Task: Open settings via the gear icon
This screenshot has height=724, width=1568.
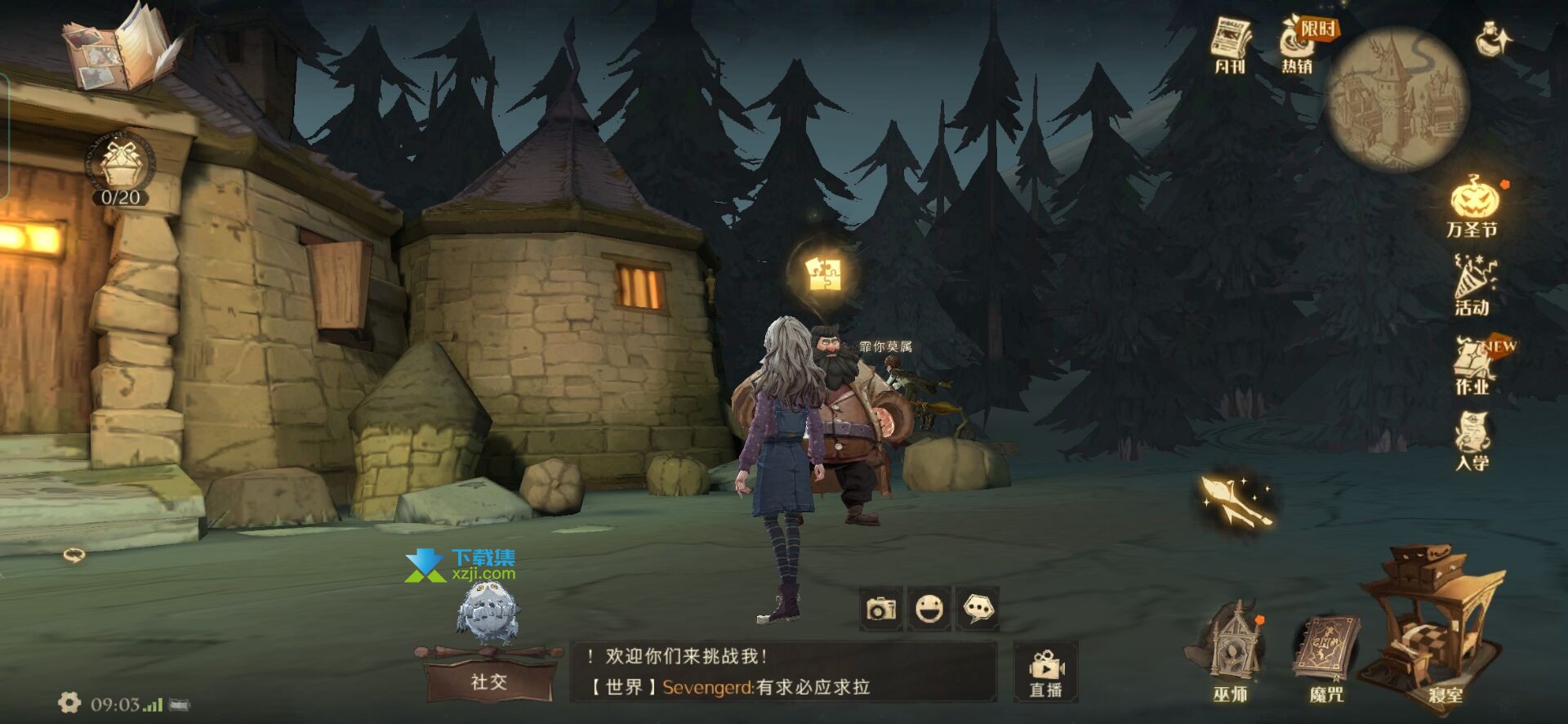Action: point(69,702)
